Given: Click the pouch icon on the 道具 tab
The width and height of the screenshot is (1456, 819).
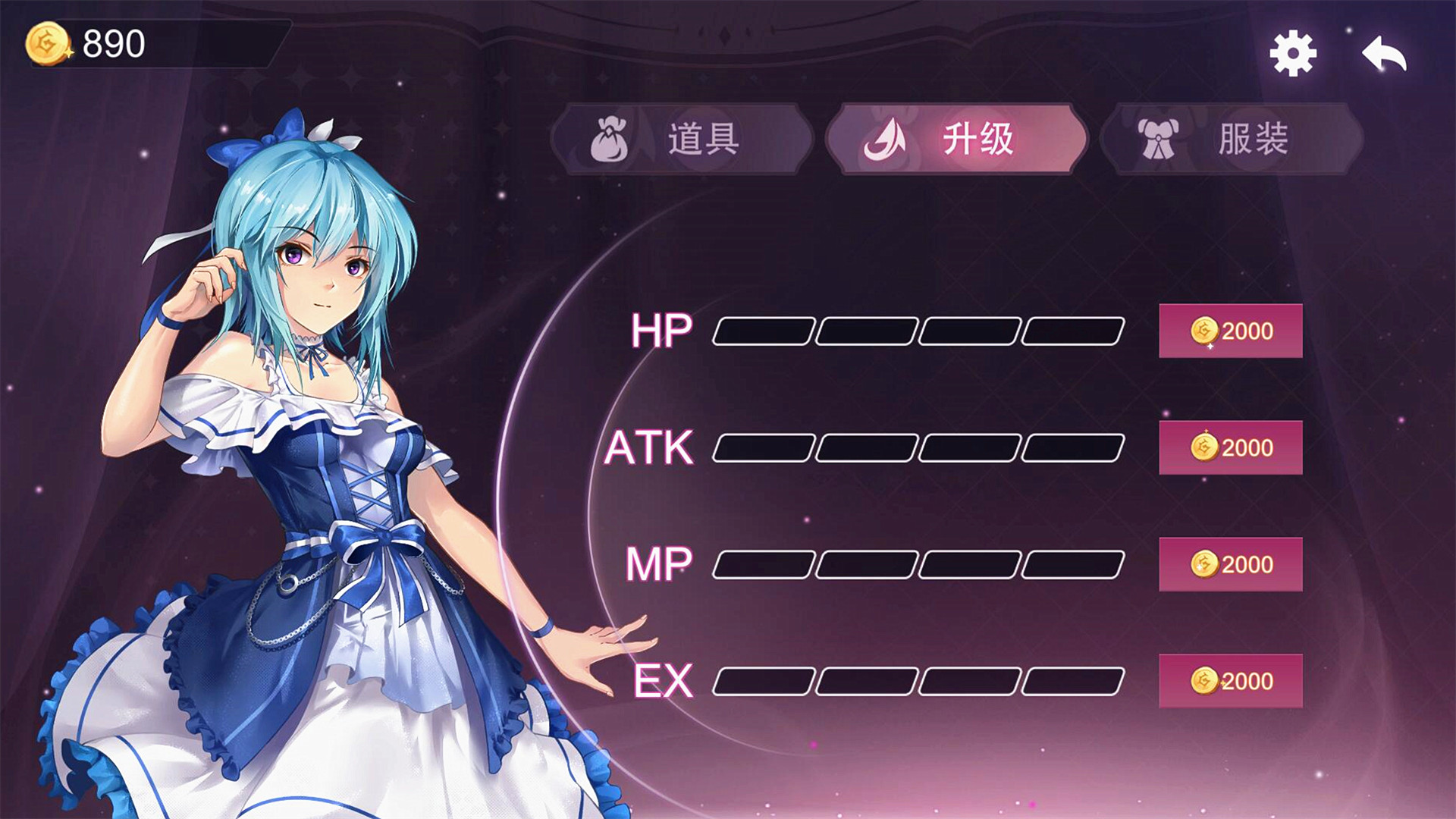Looking at the screenshot, I should pos(611,140).
